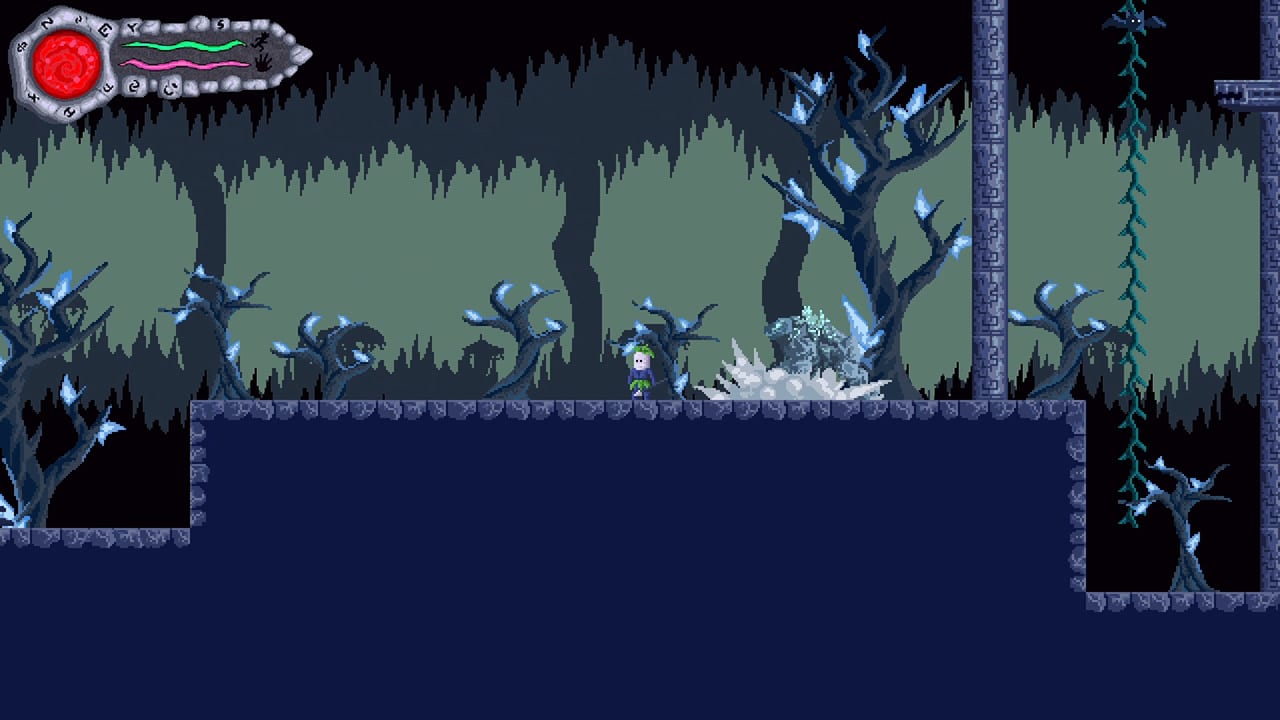Click the blue blossom atop the tall pillar tree

[x=862, y=40]
